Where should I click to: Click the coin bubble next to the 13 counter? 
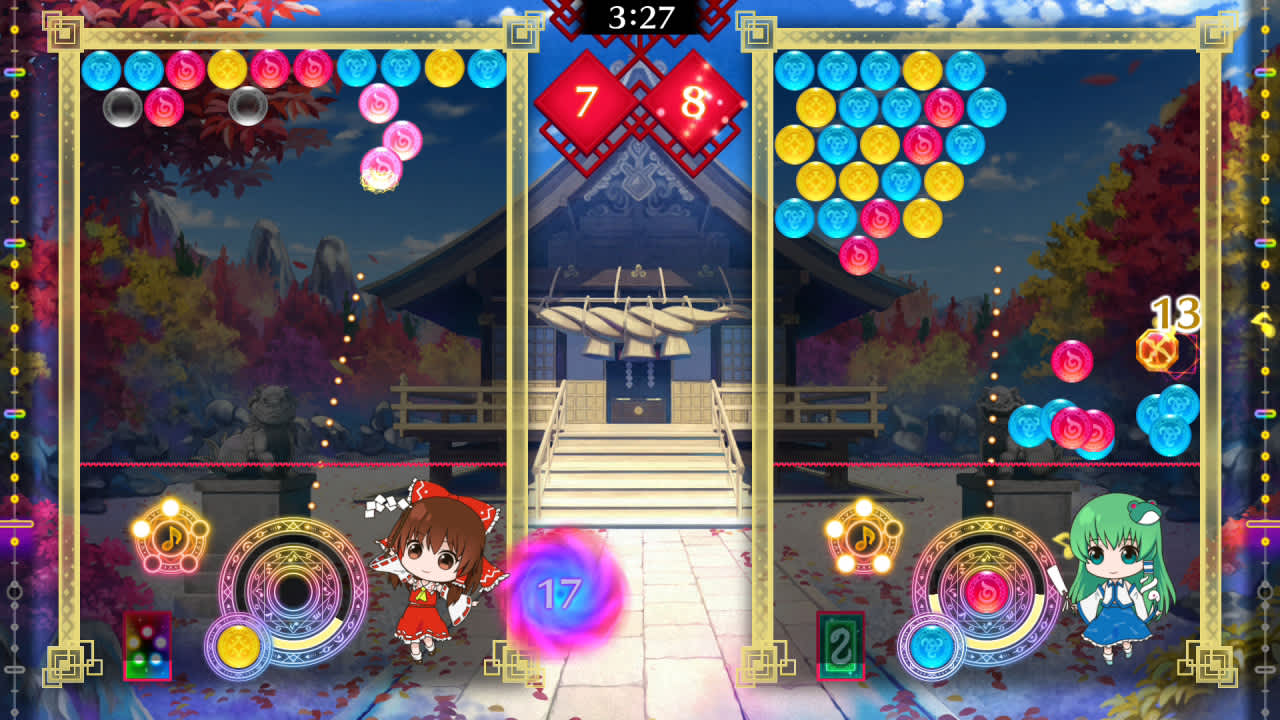pos(1159,349)
